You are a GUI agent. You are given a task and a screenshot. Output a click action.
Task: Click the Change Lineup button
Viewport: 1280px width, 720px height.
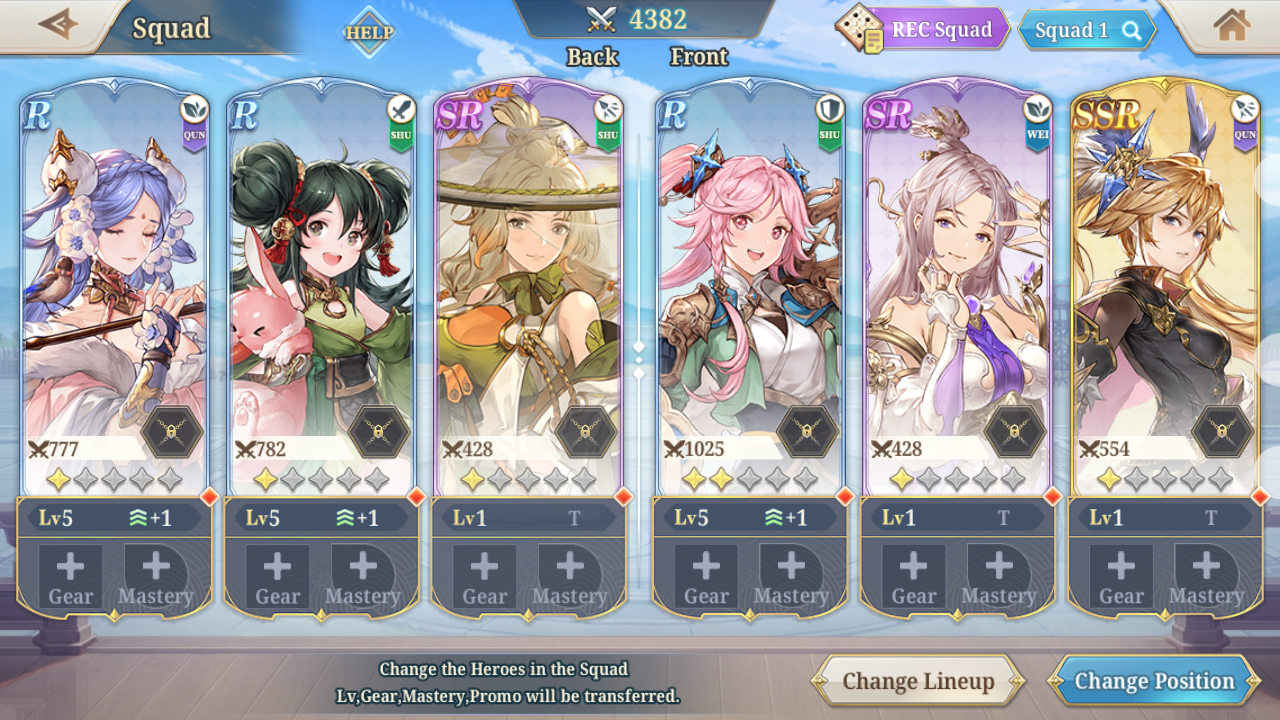pyautogui.click(x=918, y=682)
